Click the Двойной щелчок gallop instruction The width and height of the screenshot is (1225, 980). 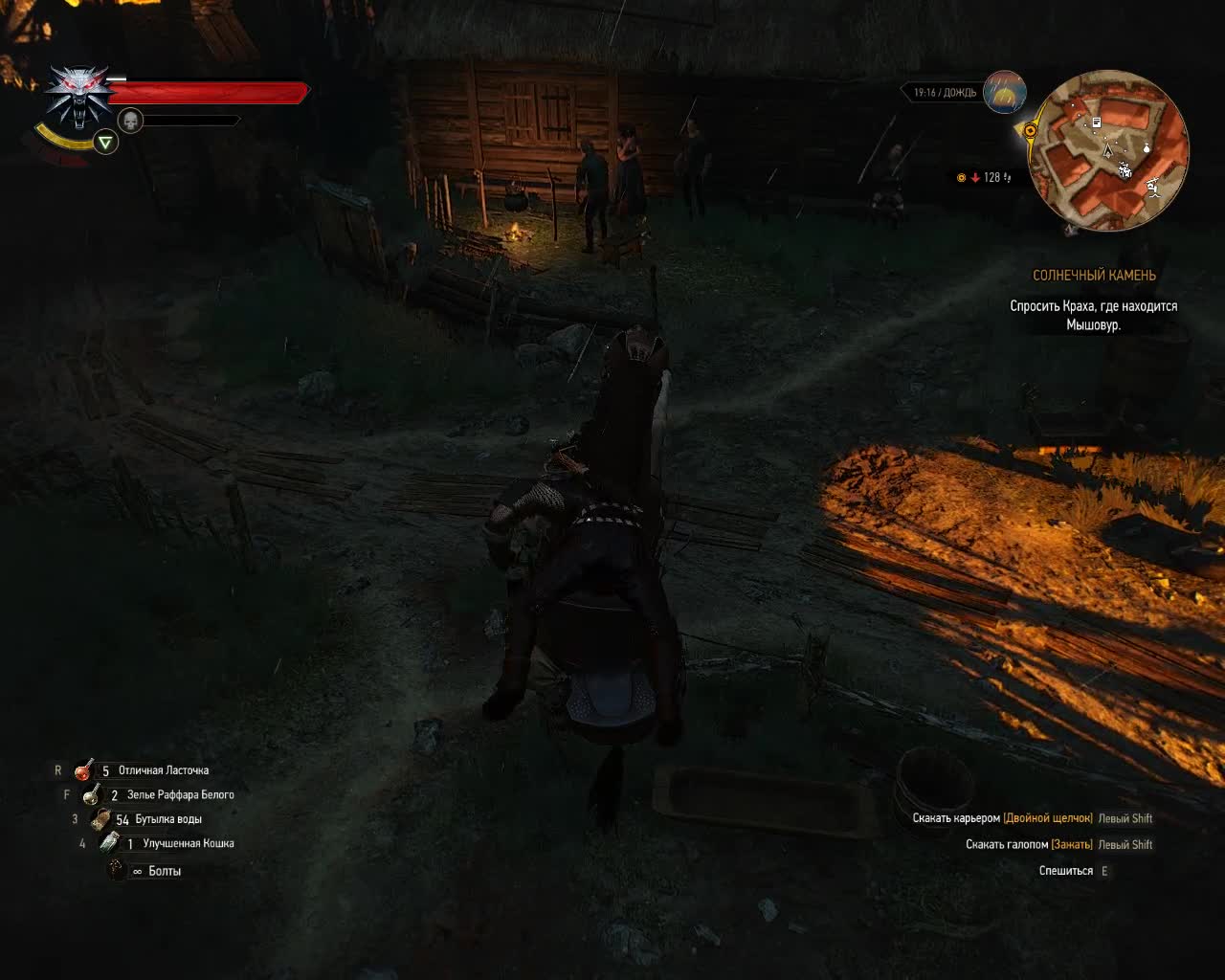pos(1050,817)
